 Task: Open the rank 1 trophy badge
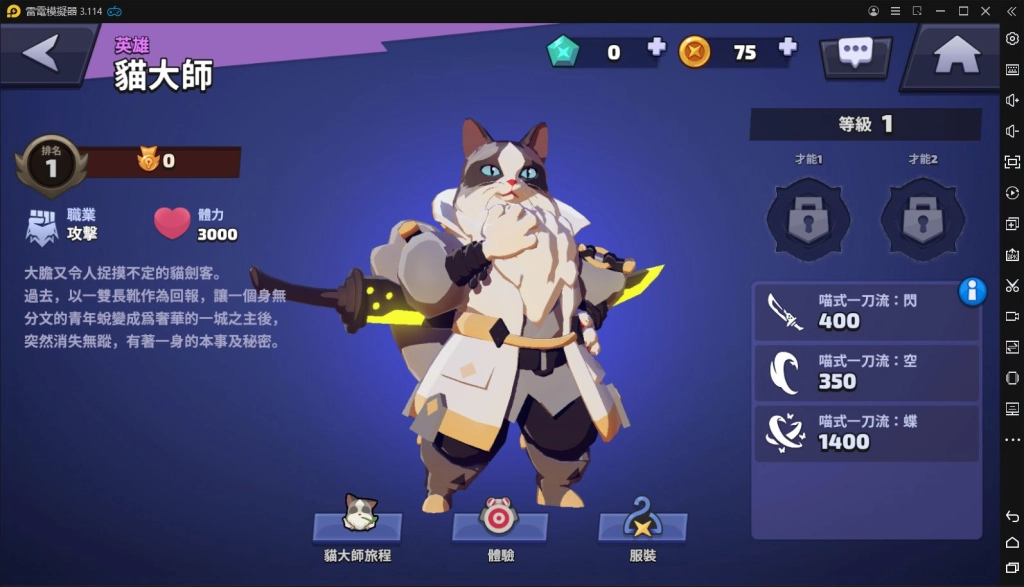tap(50, 166)
